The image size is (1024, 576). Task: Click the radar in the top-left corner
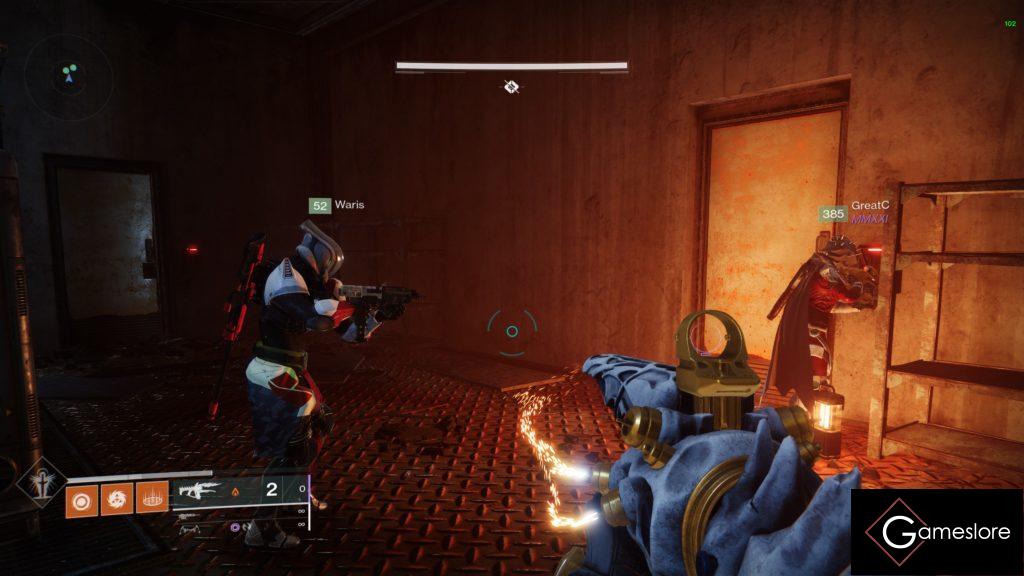(69, 74)
